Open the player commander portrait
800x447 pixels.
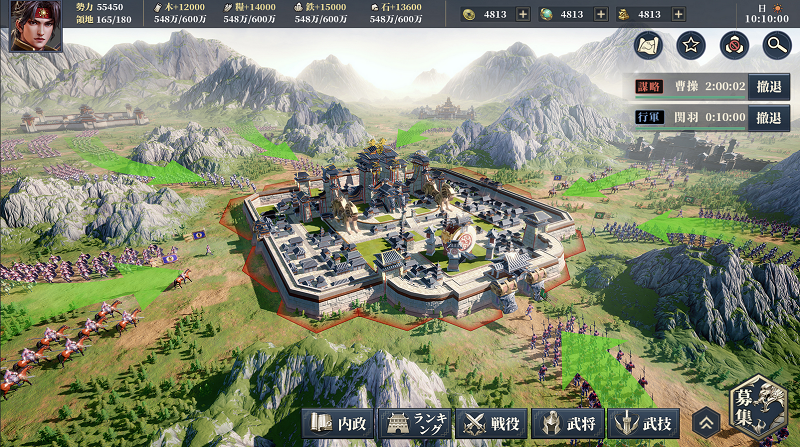36,26
